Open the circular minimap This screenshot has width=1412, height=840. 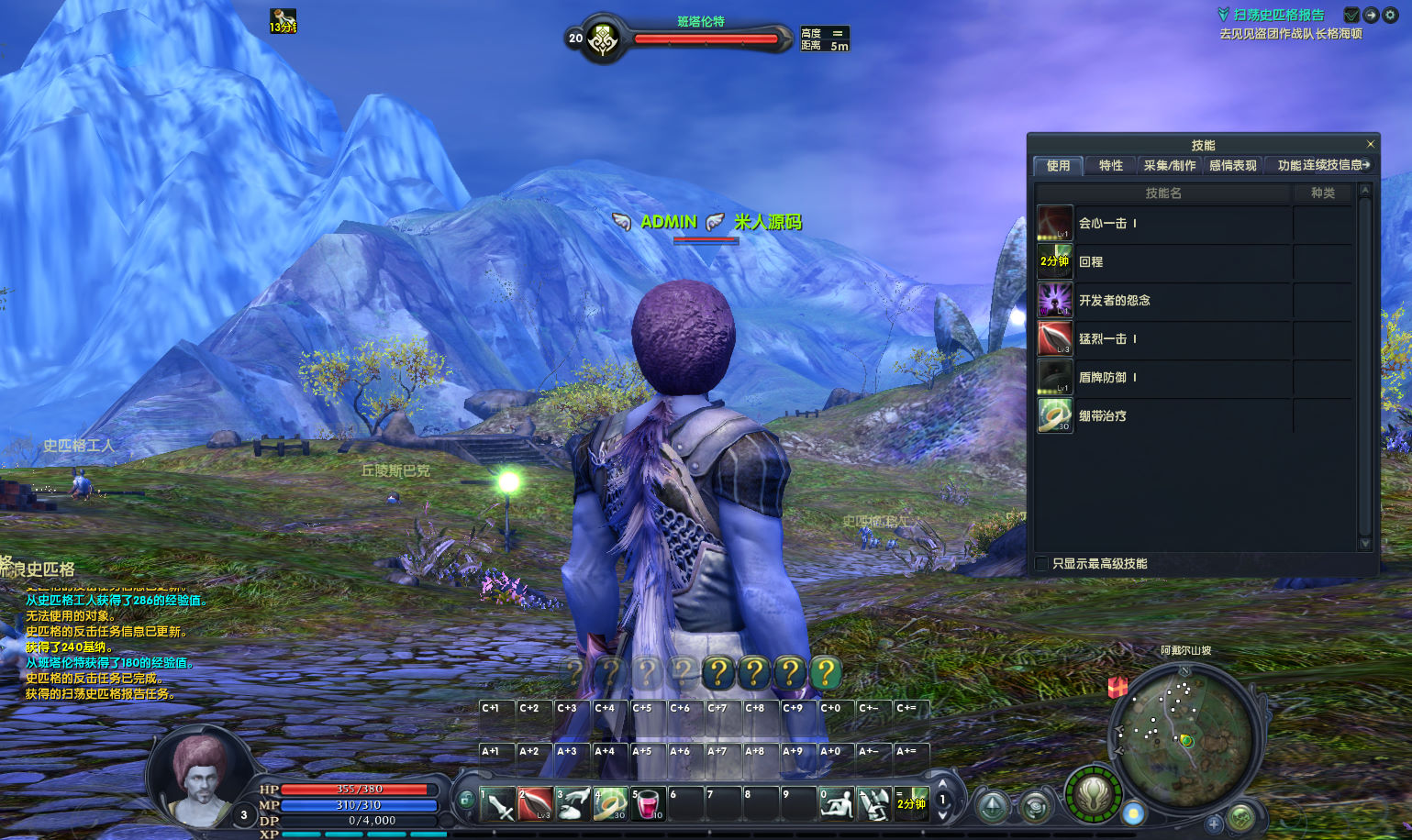pos(1184,736)
